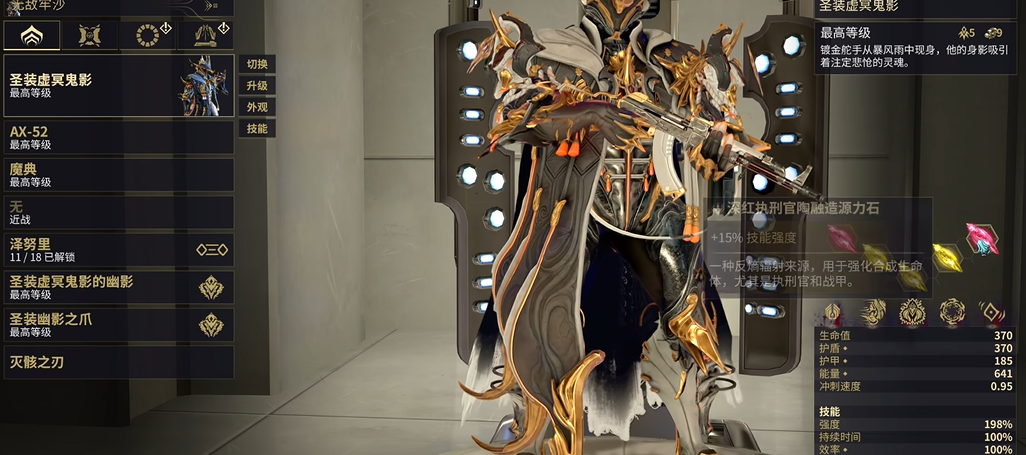The height and width of the screenshot is (455, 1026).
Task: Choose the empty 近战 melee slot
Action: [x=118, y=212]
